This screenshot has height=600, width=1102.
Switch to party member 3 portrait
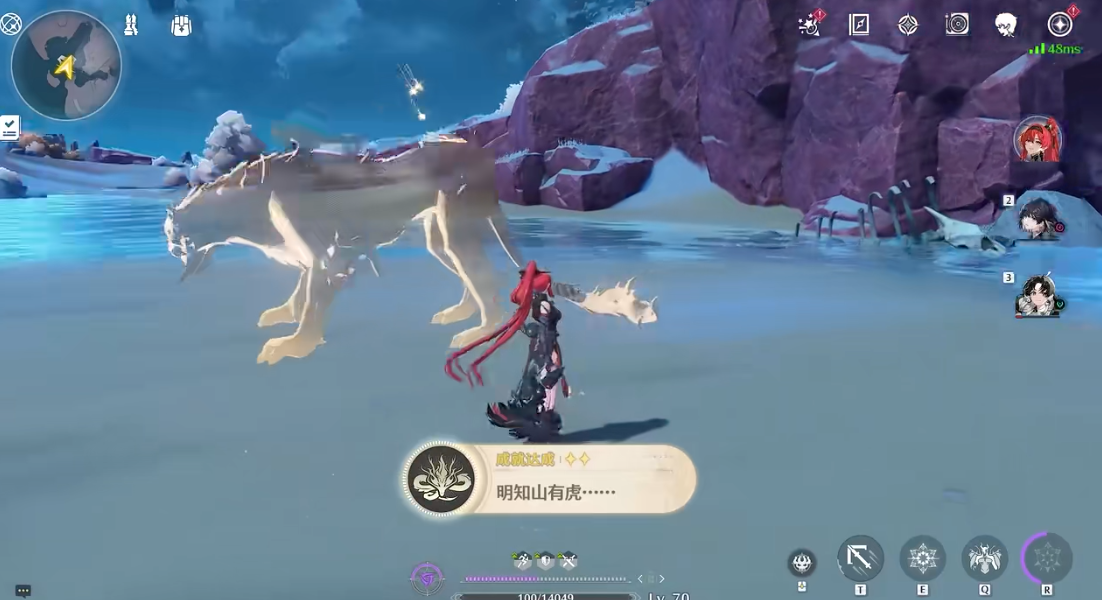point(1038,296)
